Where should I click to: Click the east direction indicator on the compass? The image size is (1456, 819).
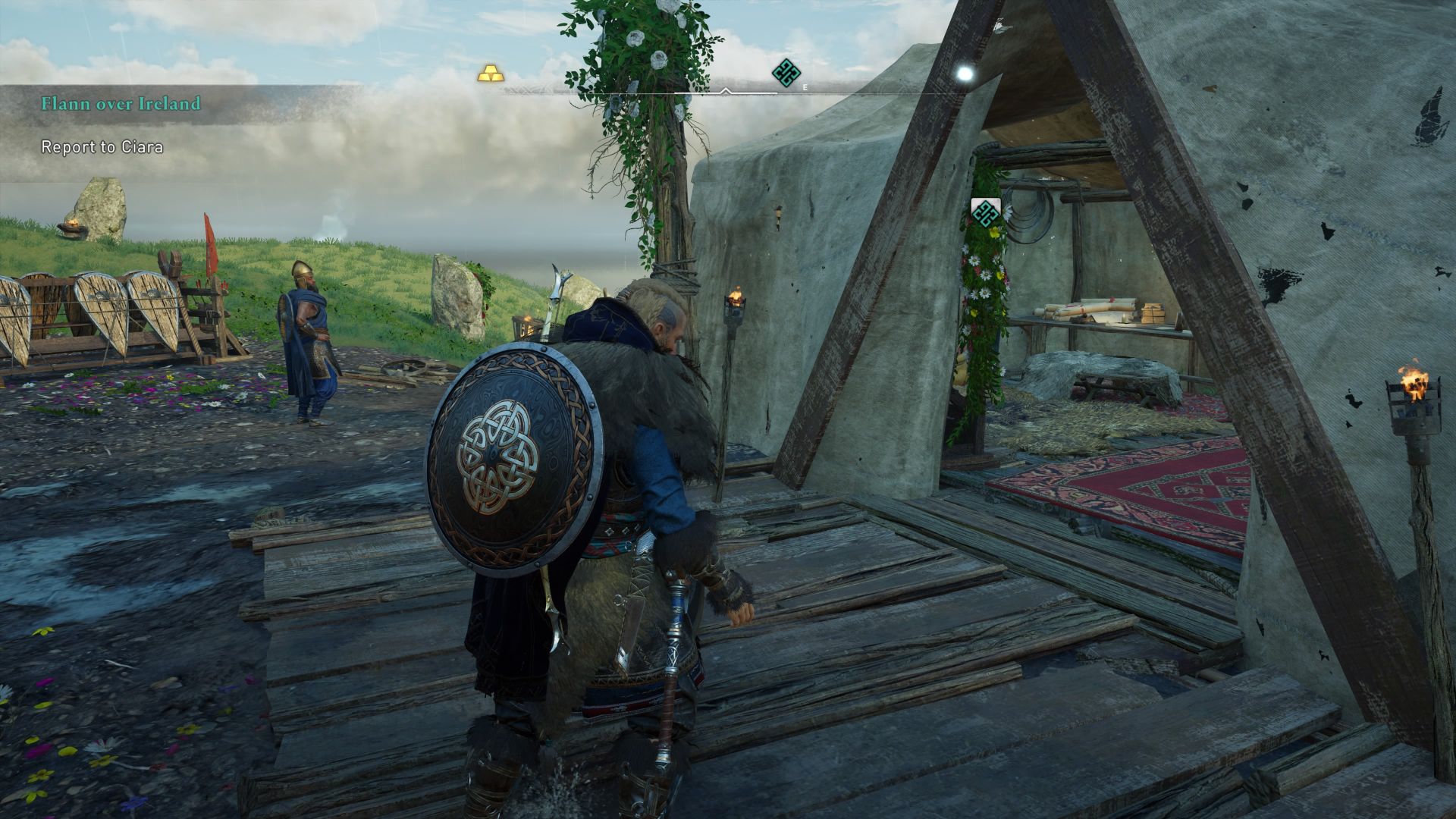coord(804,86)
